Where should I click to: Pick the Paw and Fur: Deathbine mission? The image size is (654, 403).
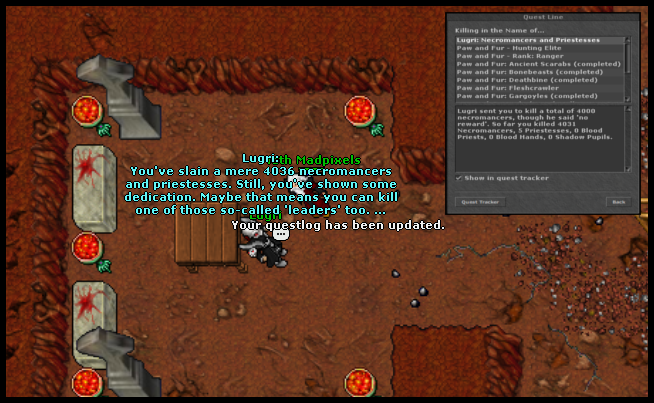click(529, 80)
